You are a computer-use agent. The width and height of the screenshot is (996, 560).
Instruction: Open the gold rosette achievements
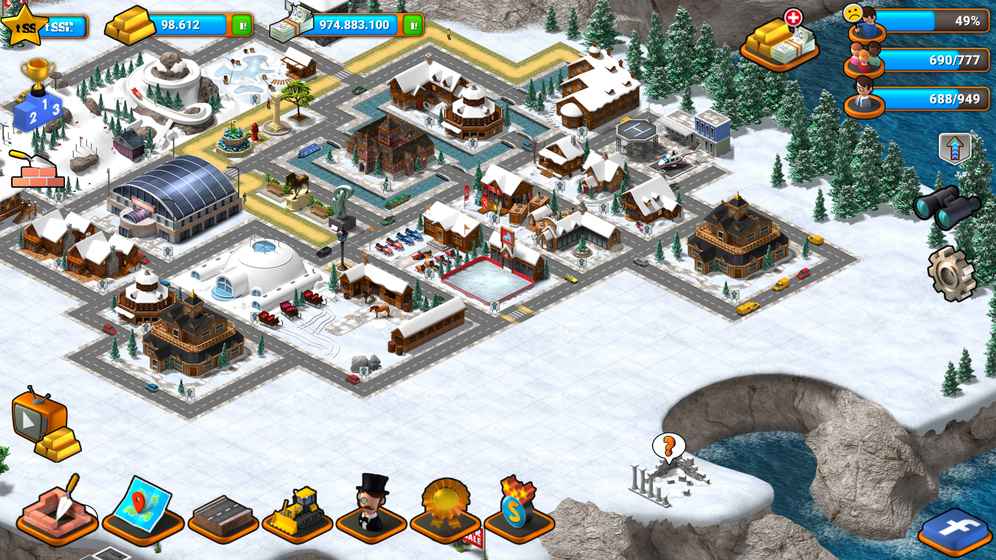[446, 510]
